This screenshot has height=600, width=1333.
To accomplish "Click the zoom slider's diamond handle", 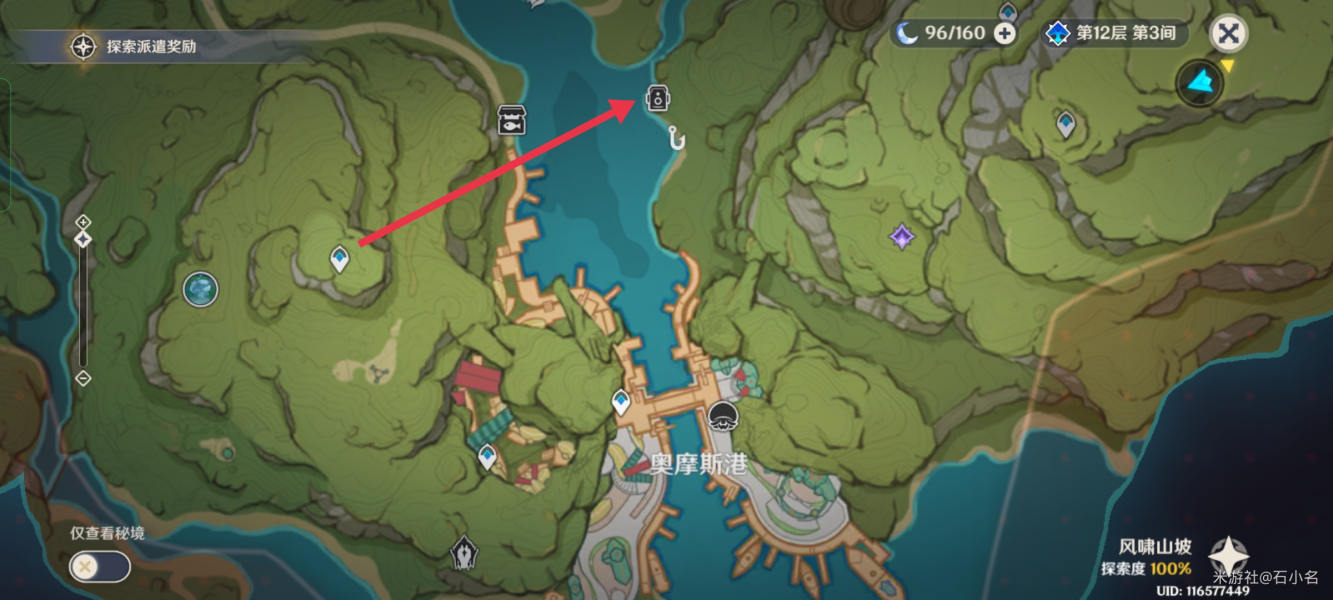I will click(x=83, y=239).
